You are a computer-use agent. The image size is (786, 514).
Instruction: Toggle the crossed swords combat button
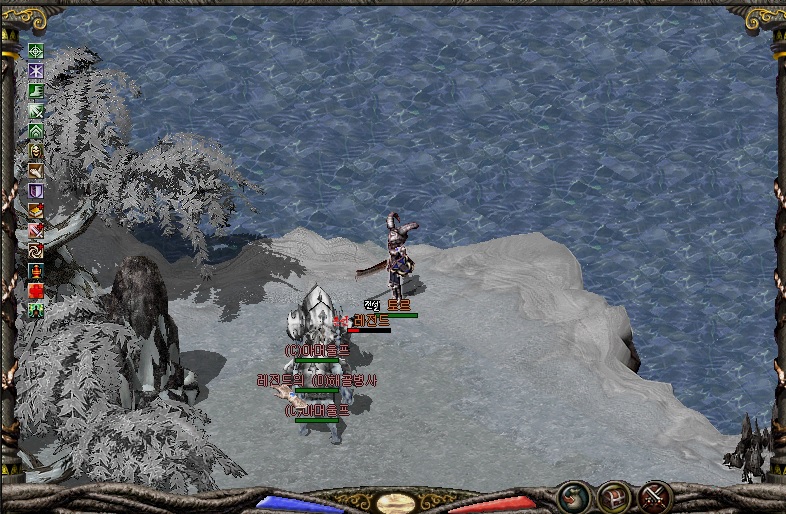(654, 495)
